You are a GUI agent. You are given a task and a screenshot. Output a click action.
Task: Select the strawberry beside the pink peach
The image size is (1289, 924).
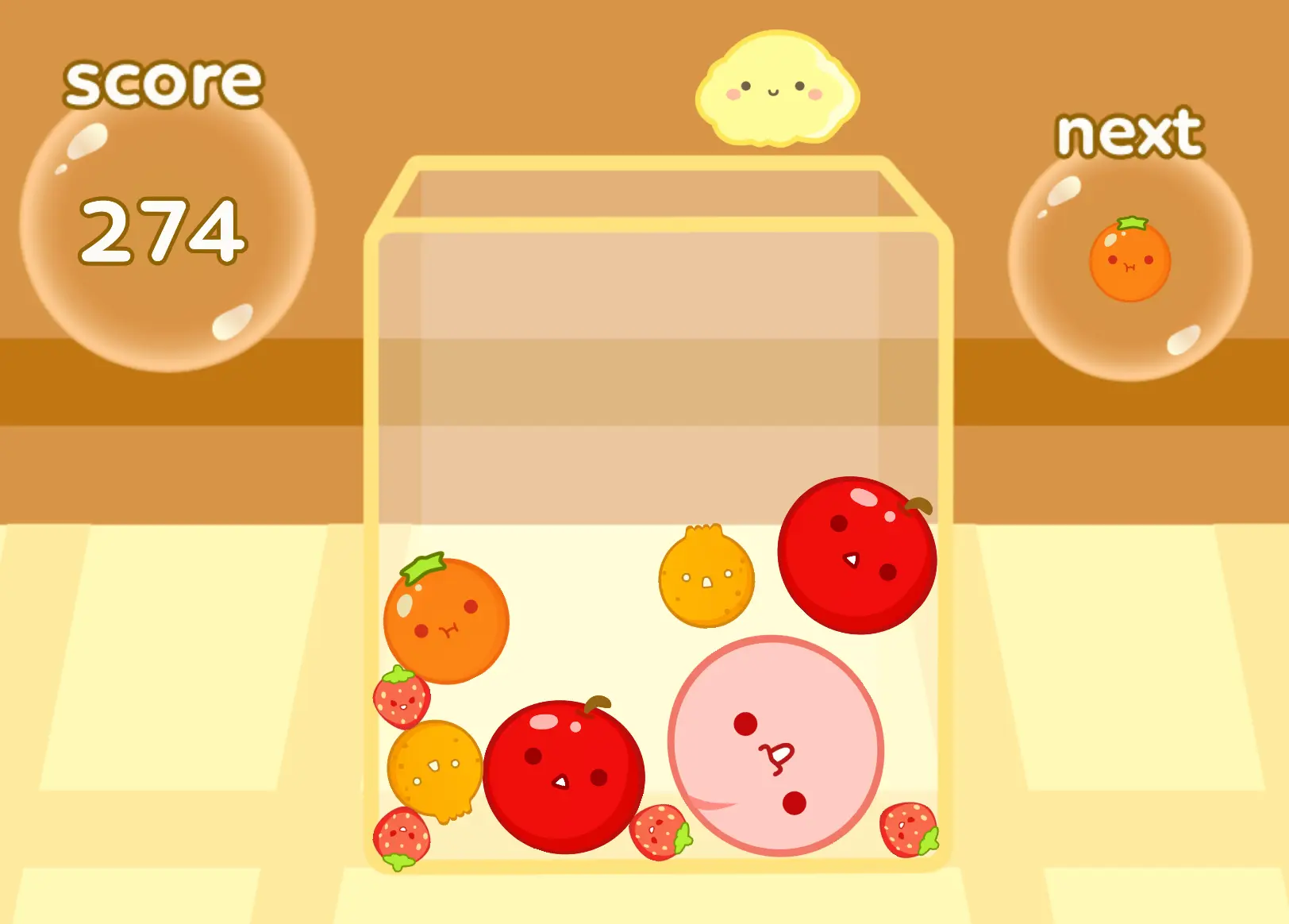click(659, 834)
